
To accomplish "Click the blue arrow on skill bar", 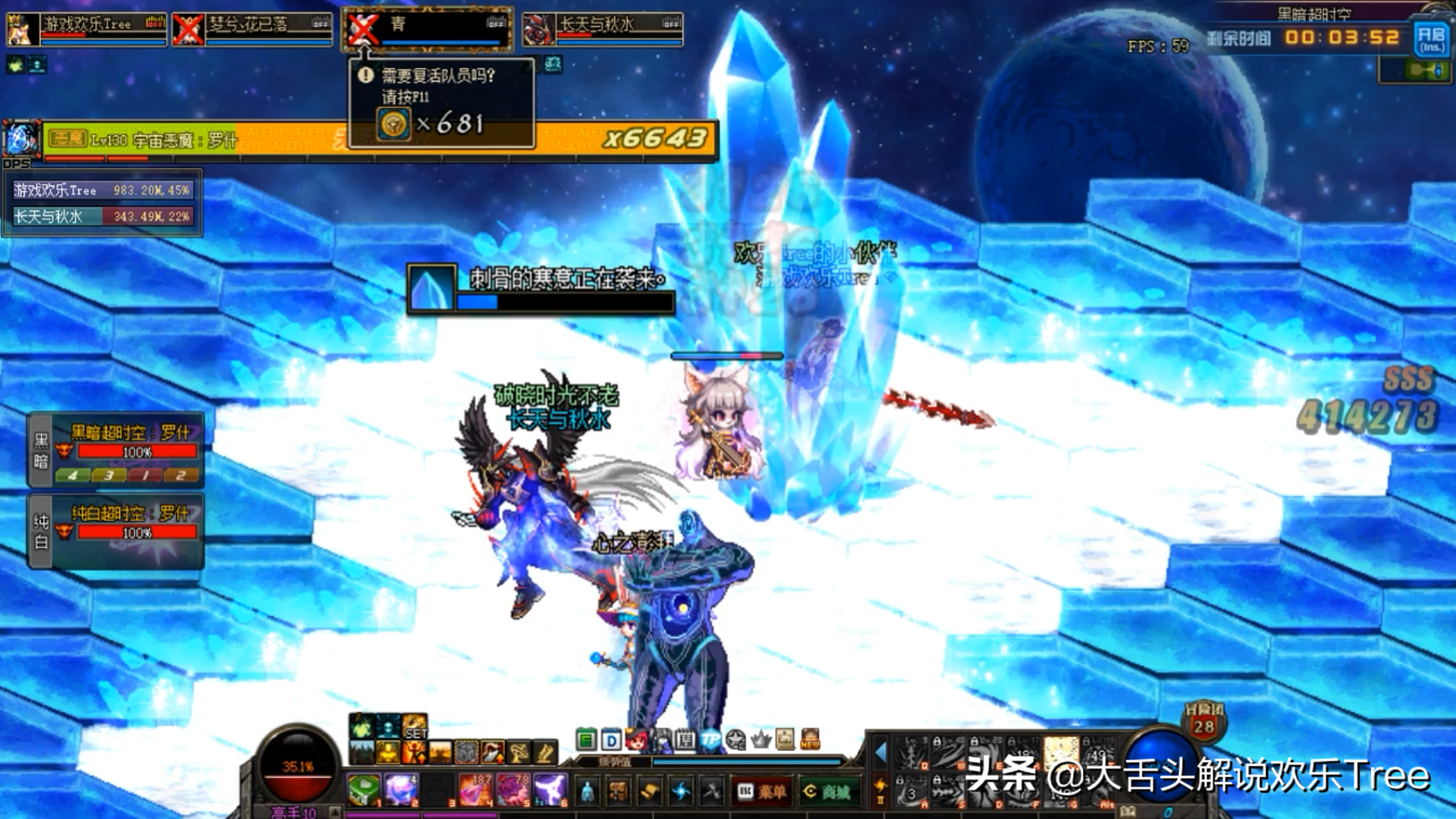I will point(880,752).
